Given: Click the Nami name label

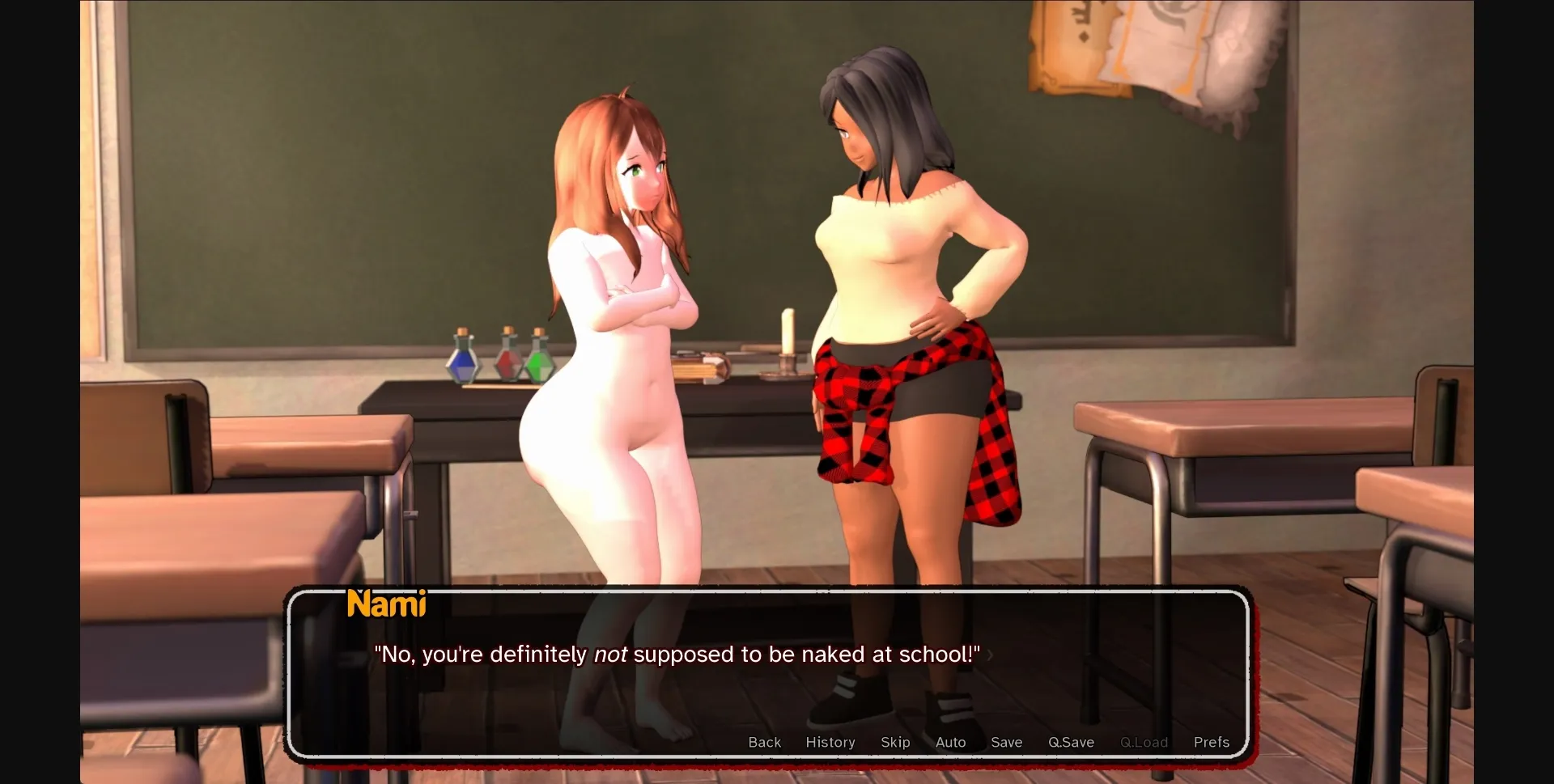Looking at the screenshot, I should click(x=386, y=604).
